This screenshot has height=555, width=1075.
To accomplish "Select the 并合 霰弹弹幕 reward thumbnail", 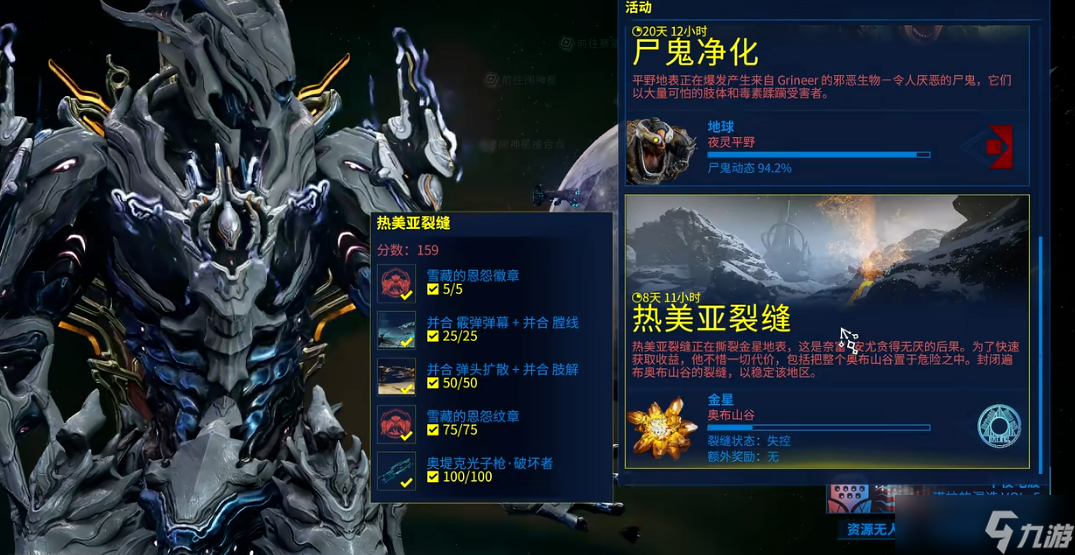I will tap(397, 330).
